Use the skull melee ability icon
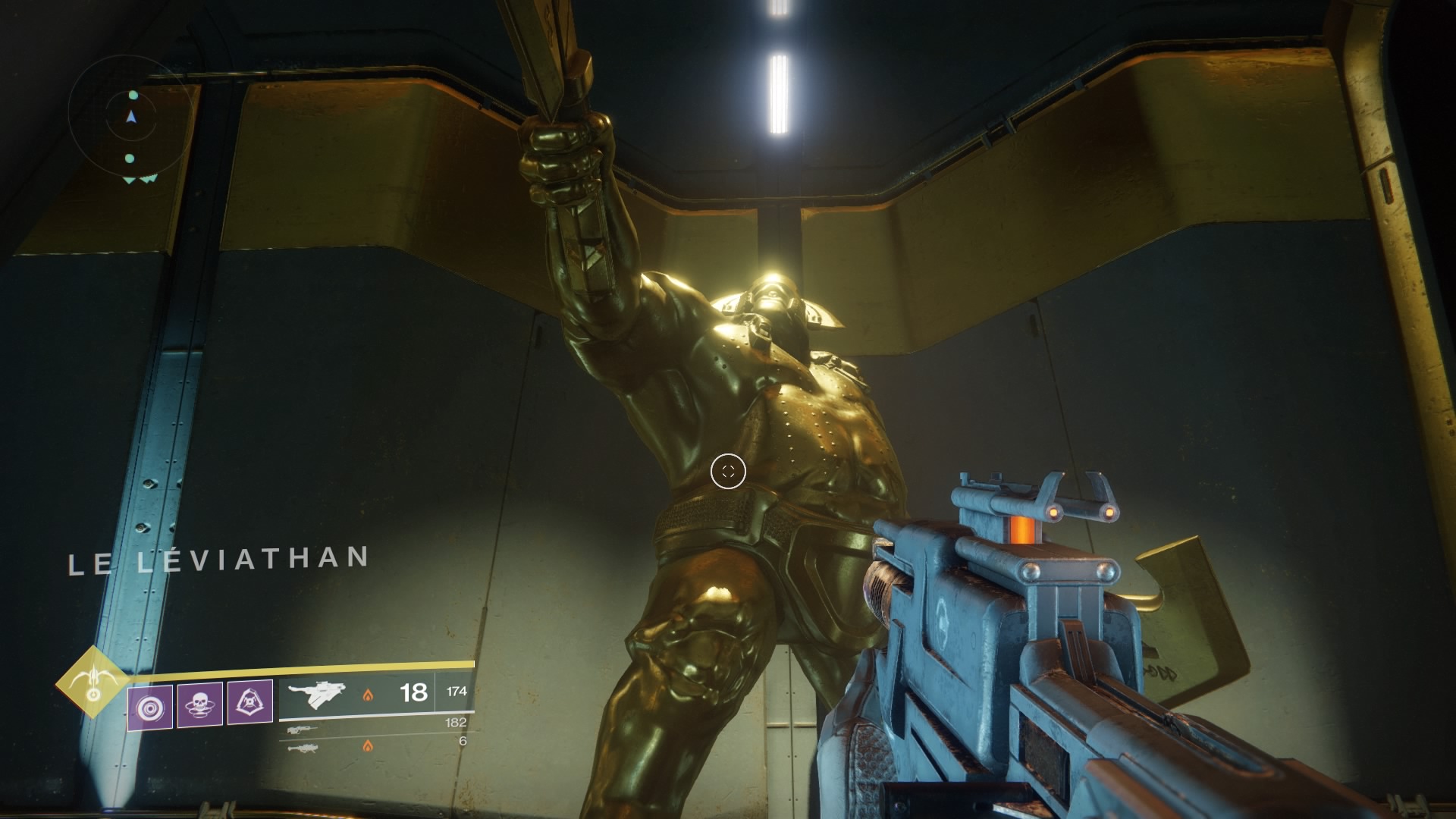This screenshot has width=1456, height=819. point(199,705)
